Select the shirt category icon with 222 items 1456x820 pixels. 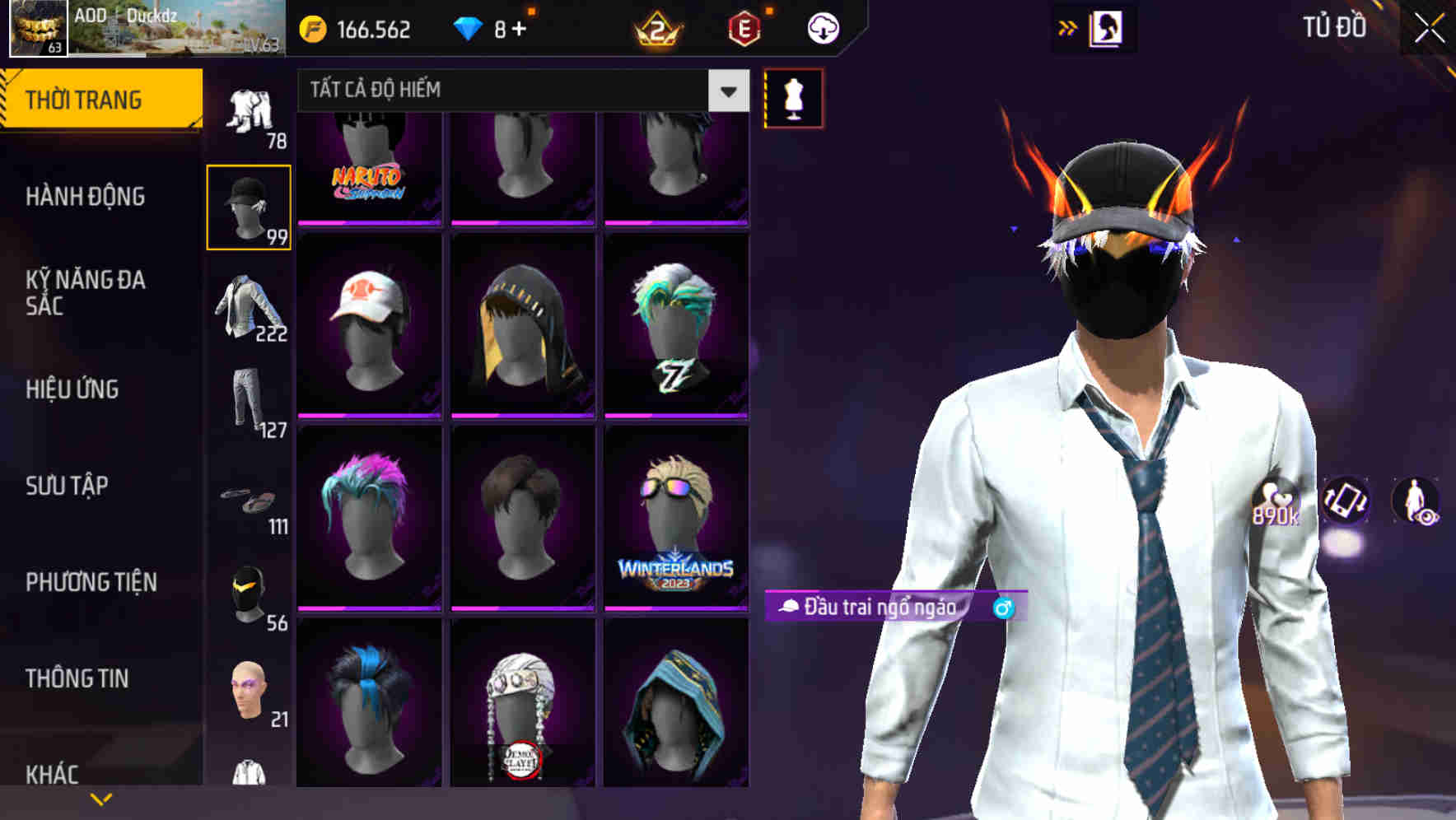coord(249,309)
